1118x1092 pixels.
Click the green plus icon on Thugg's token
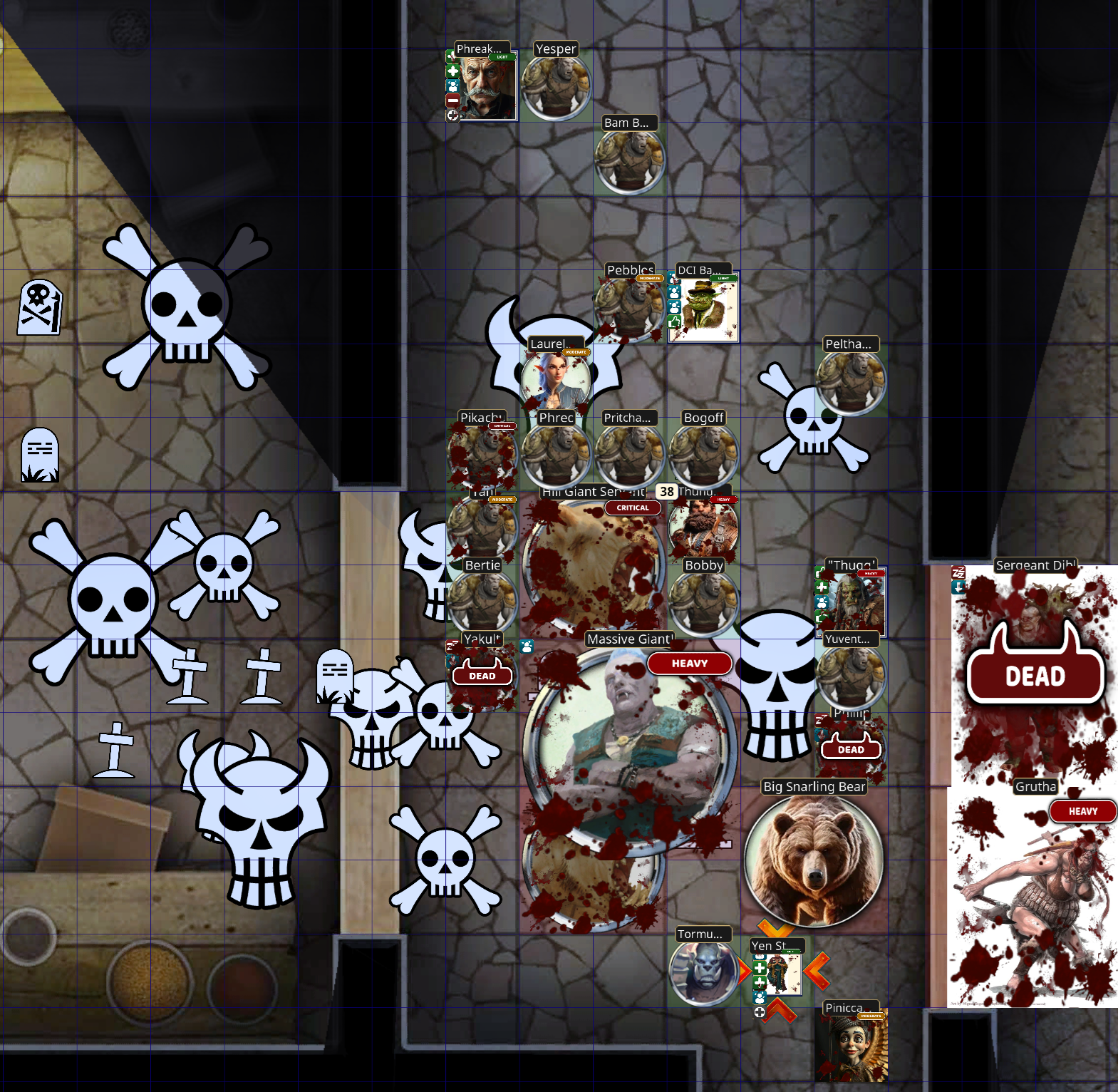[x=821, y=587]
